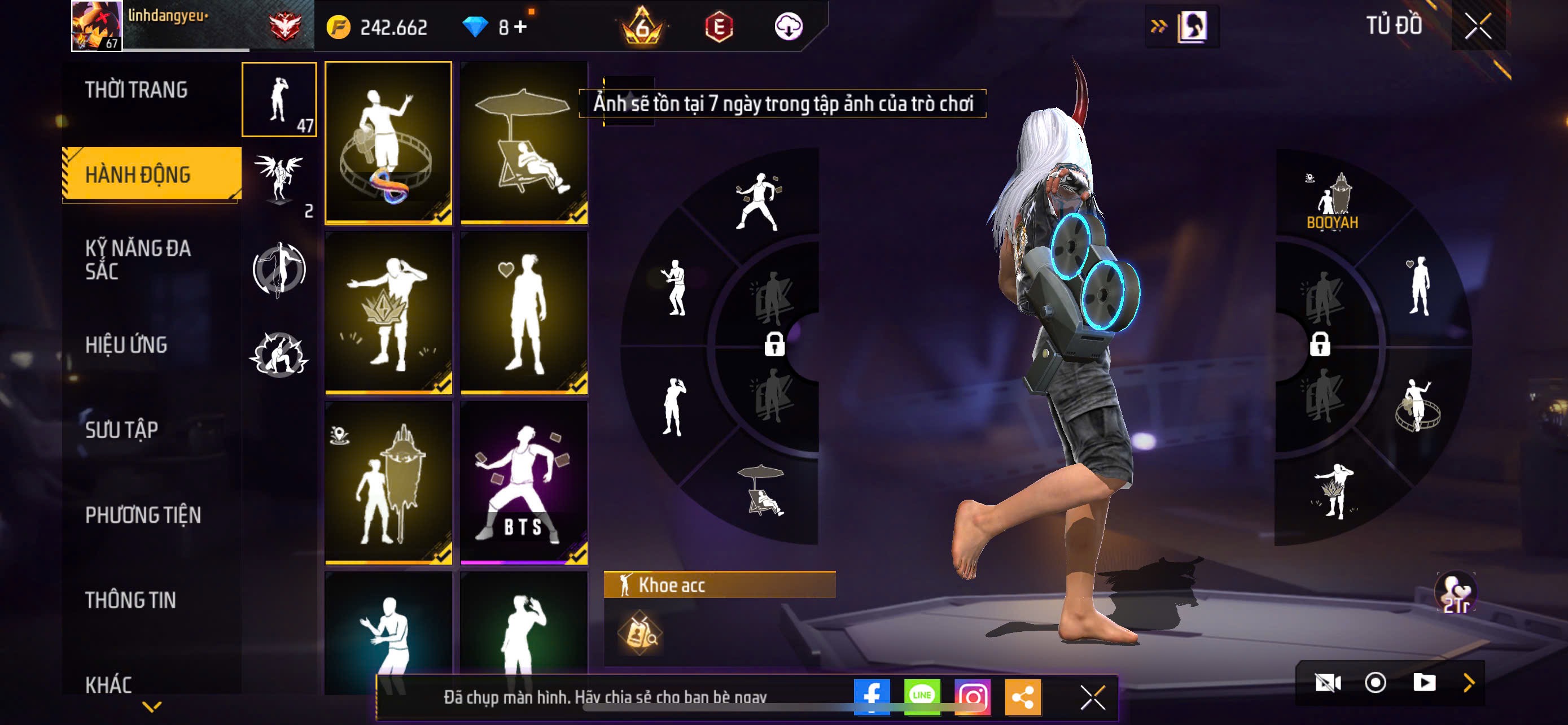
Task: Switch to the HIỆU ỨNG category
Action: (126, 345)
